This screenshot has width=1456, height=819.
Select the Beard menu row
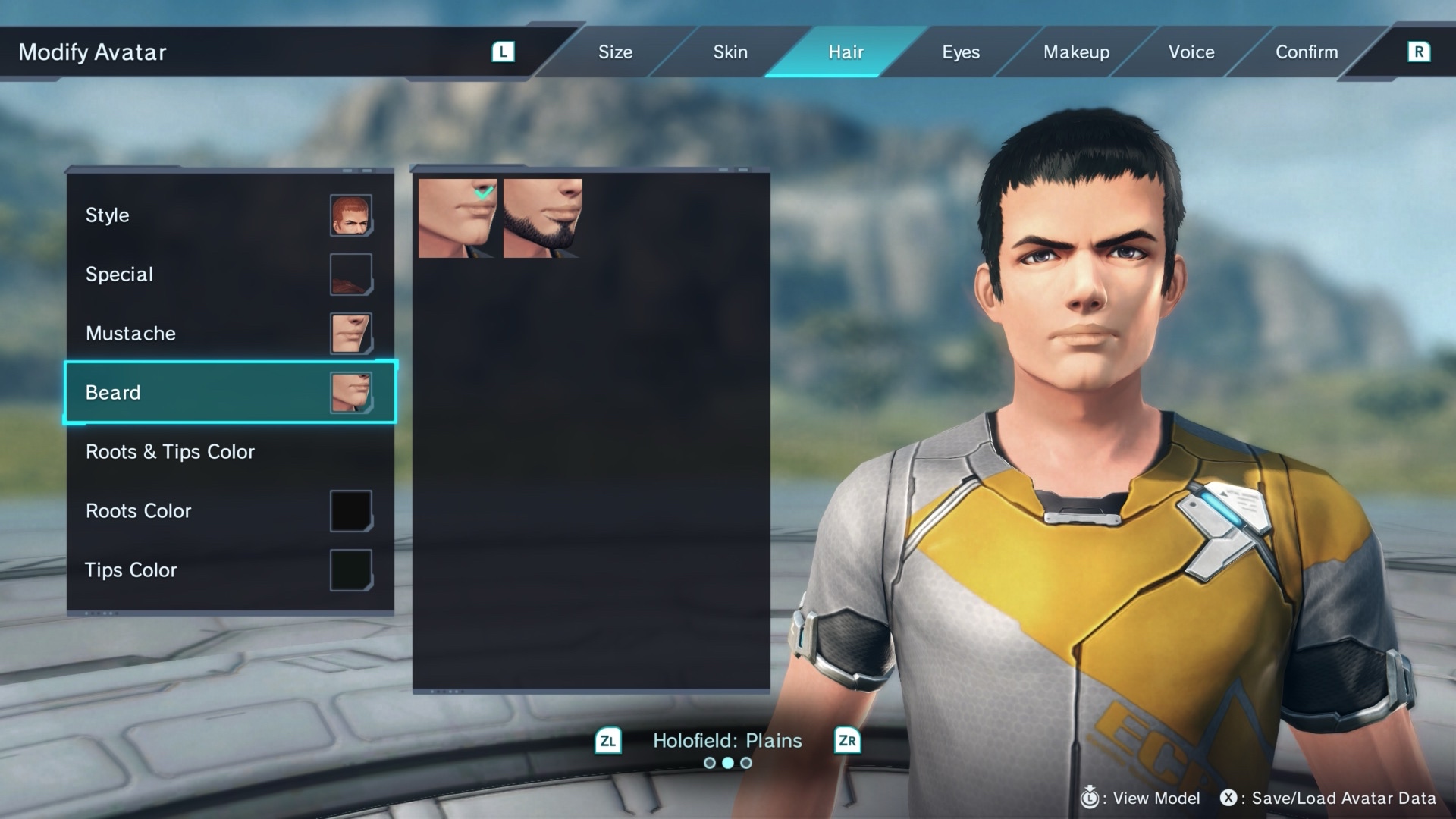(229, 393)
